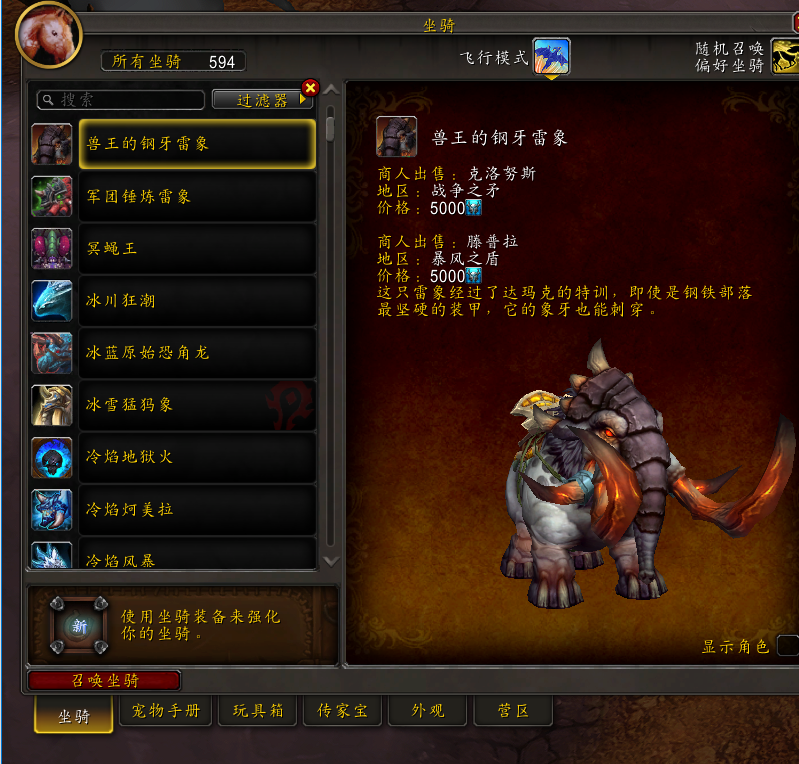Select 兽王的钢牙雷象 in the mount list
The width and height of the screenshot is (799, 764).
(x=196, y=144)
